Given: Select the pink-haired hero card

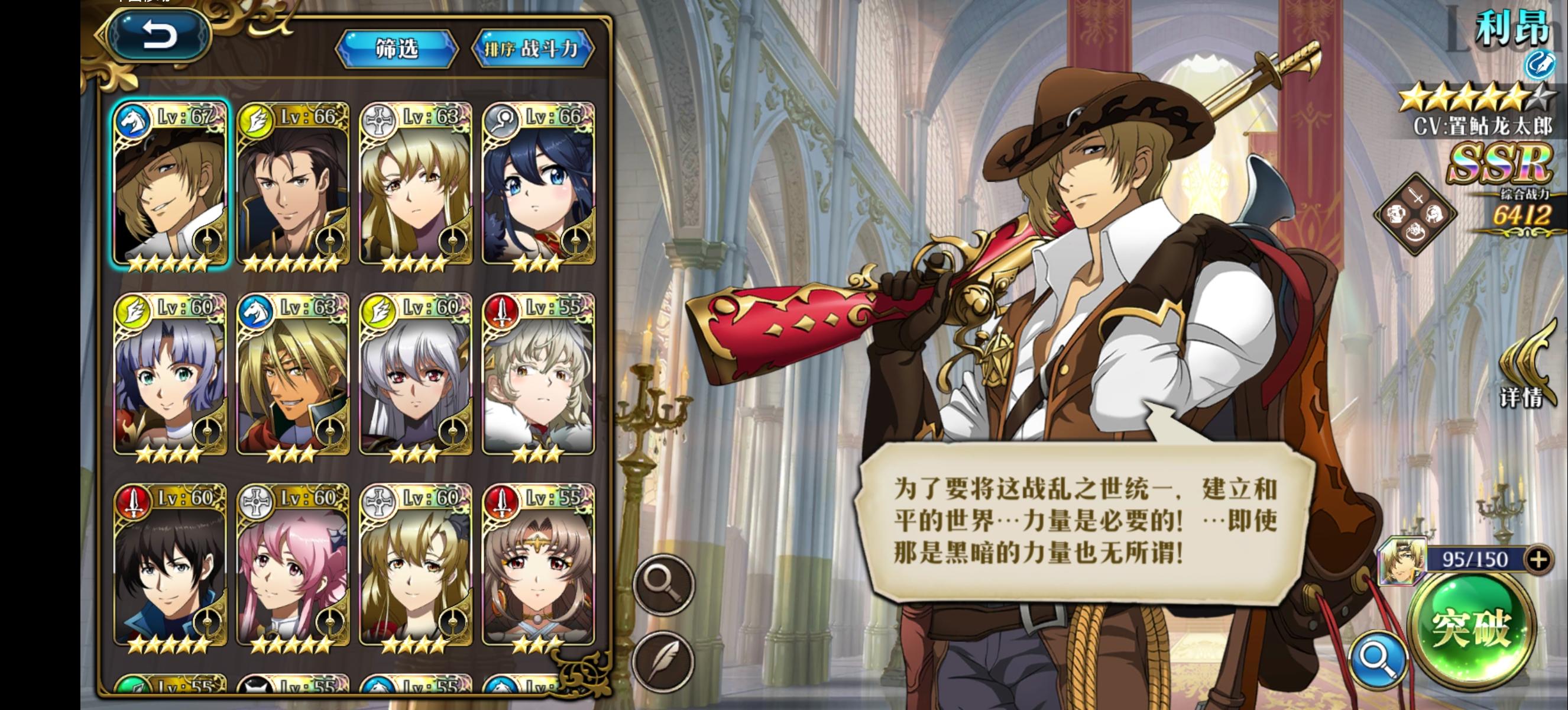Looking at the screenshot, I should pyautogui.click(x=293, y=566).
